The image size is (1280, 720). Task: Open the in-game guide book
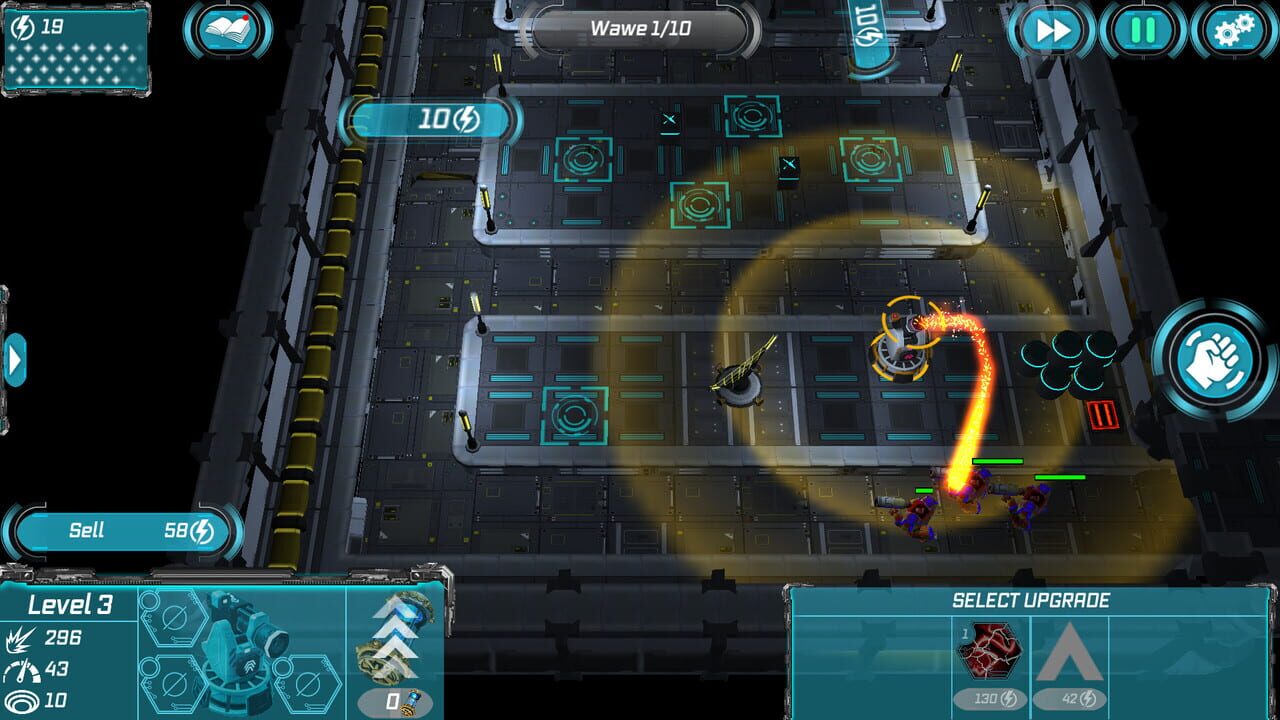228,30
